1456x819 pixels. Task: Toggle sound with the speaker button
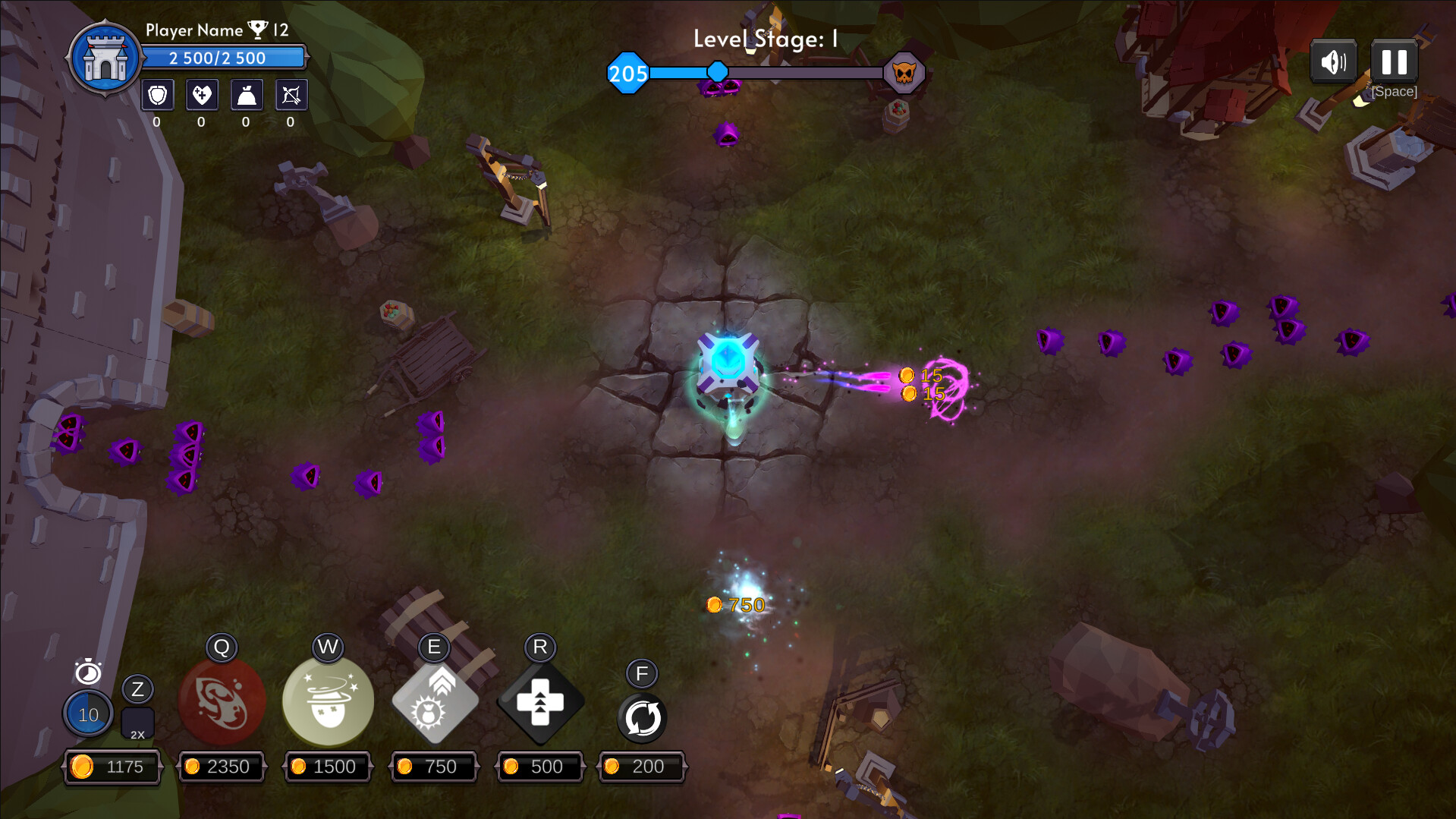point(1333,62)
